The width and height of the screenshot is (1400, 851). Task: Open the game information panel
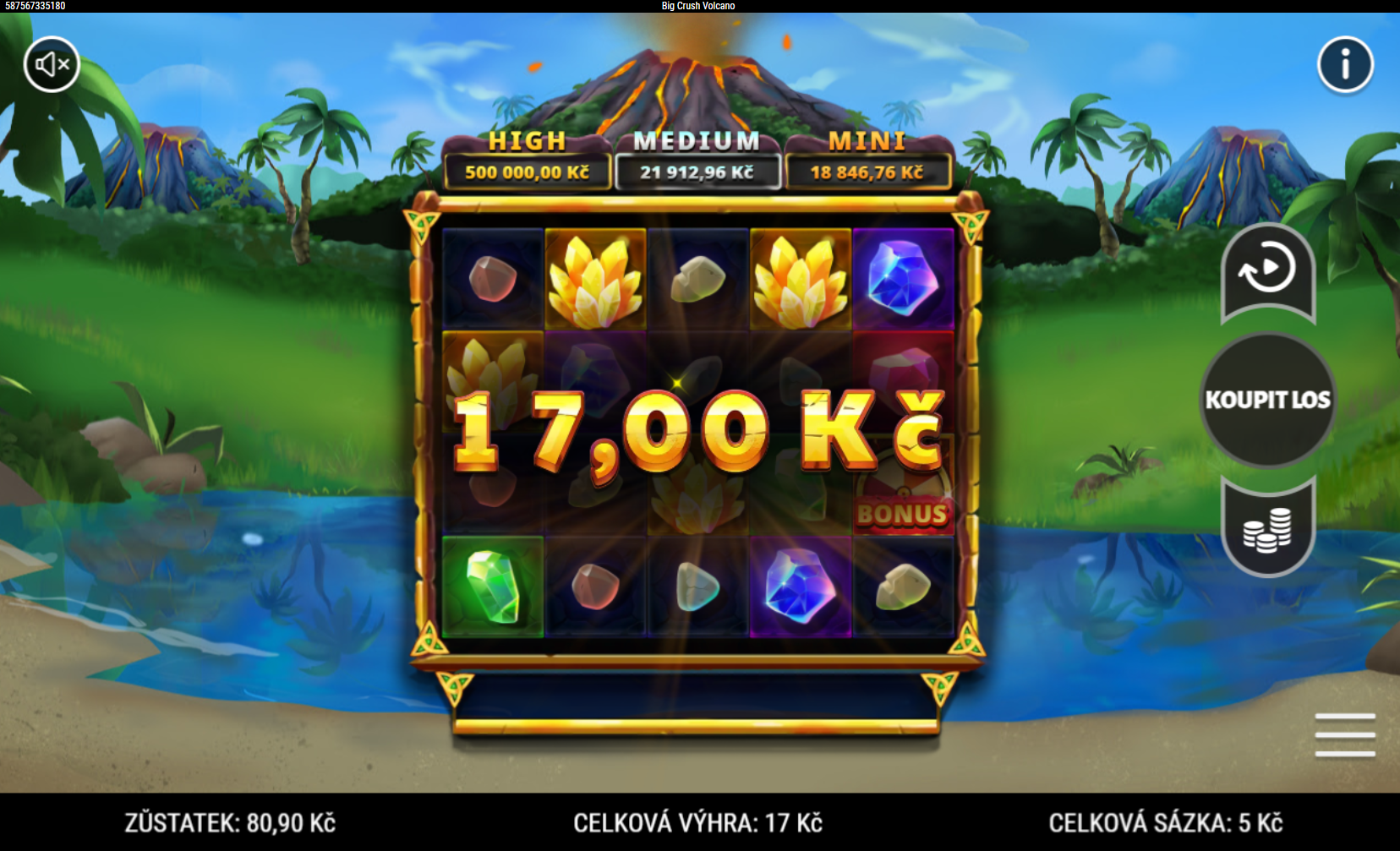tap(1344, 66)
